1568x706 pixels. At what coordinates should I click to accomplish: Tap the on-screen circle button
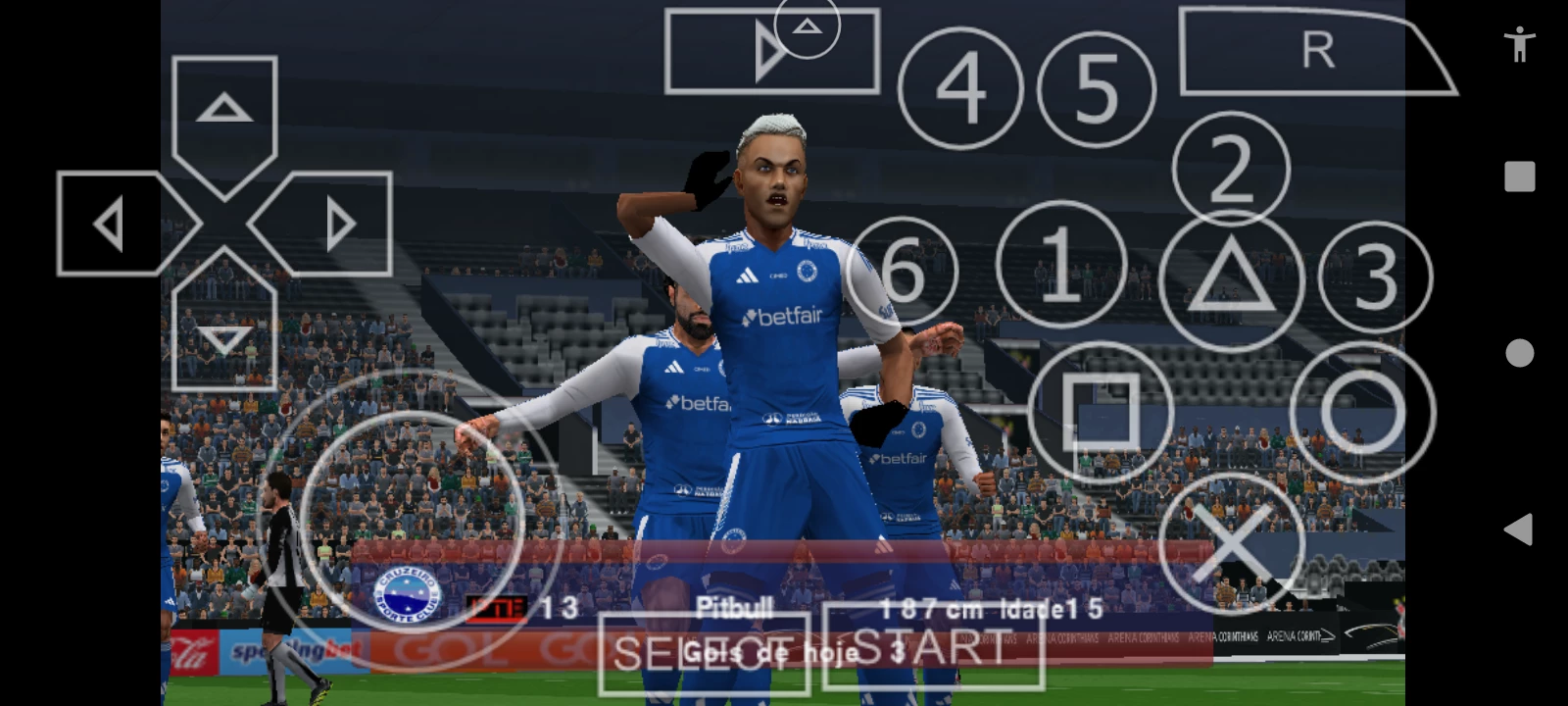[1362, 413]
